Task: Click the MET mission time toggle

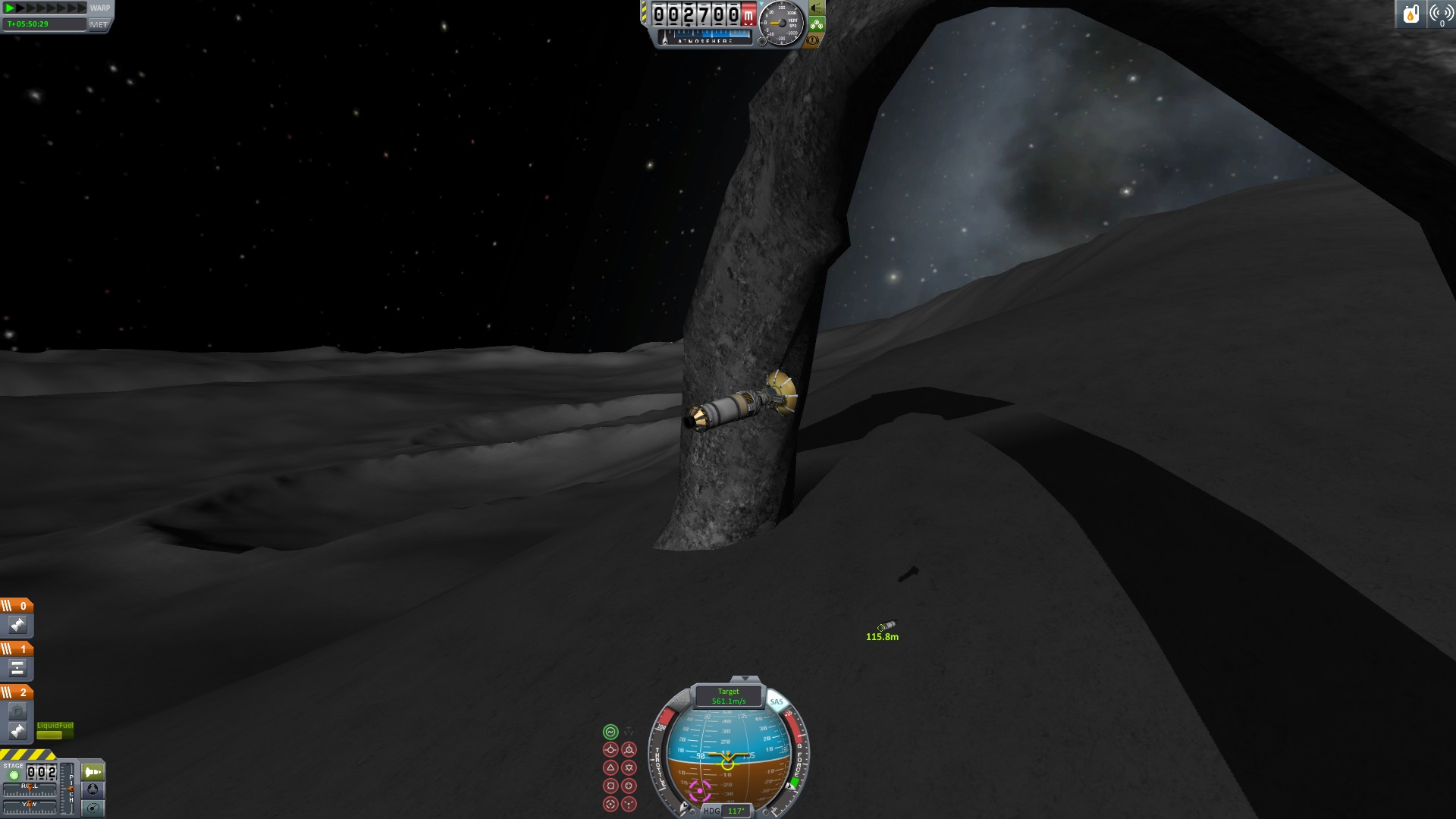Action: 99,24
